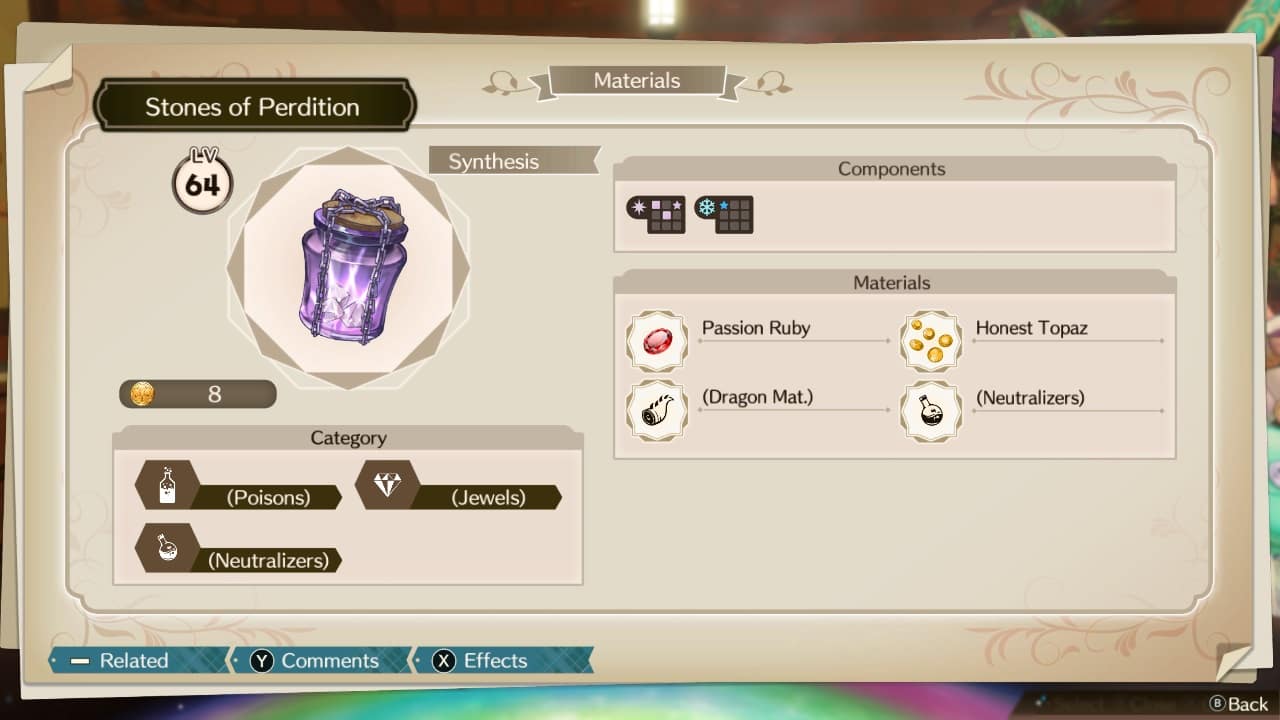Click the (Neutralizers) category icon under Category
Viewport: 1280px width, 720px height.
[168, 548]
